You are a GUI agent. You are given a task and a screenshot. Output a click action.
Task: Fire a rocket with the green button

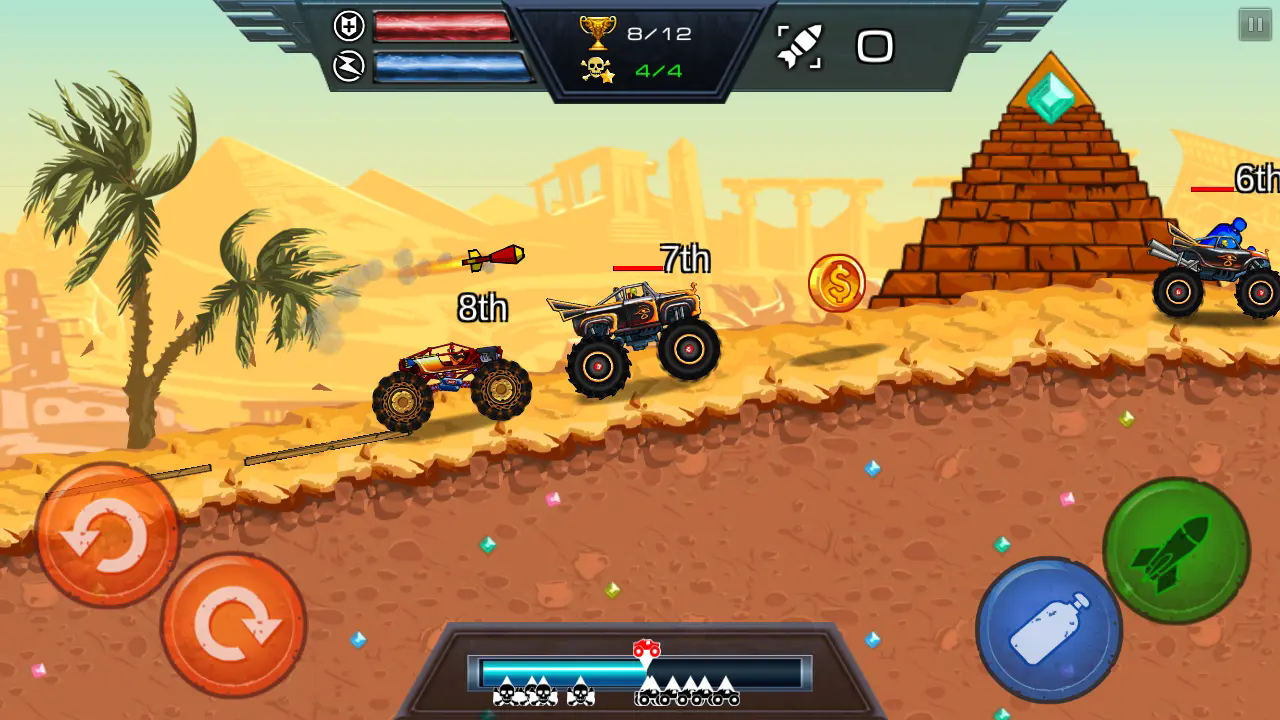(1176, 550)
